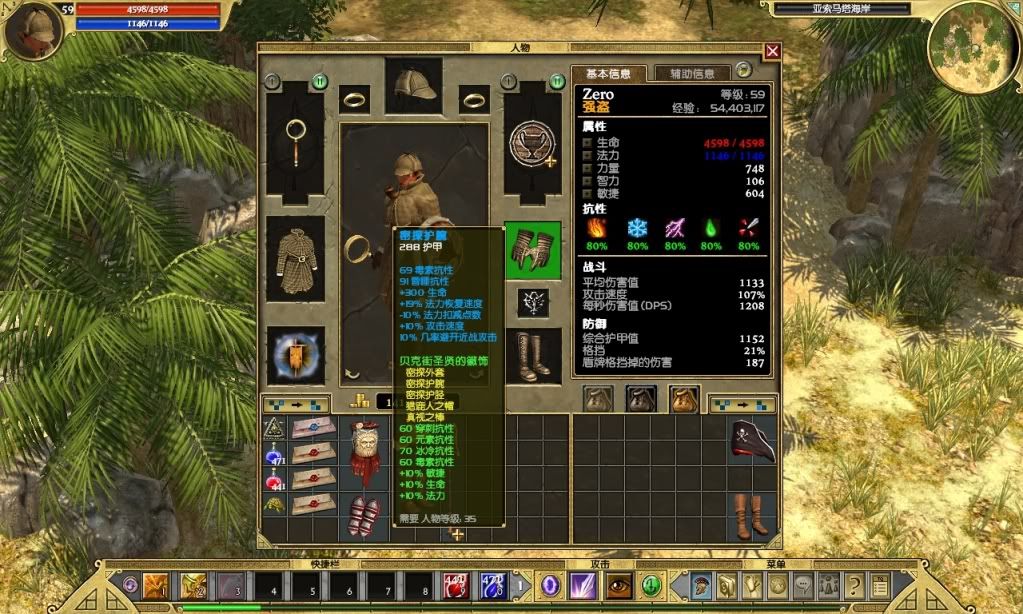The width and height of the screenshot is (1023, 614).
Task: Select the banner artifact slot
Action: click(x=295, y=356)
